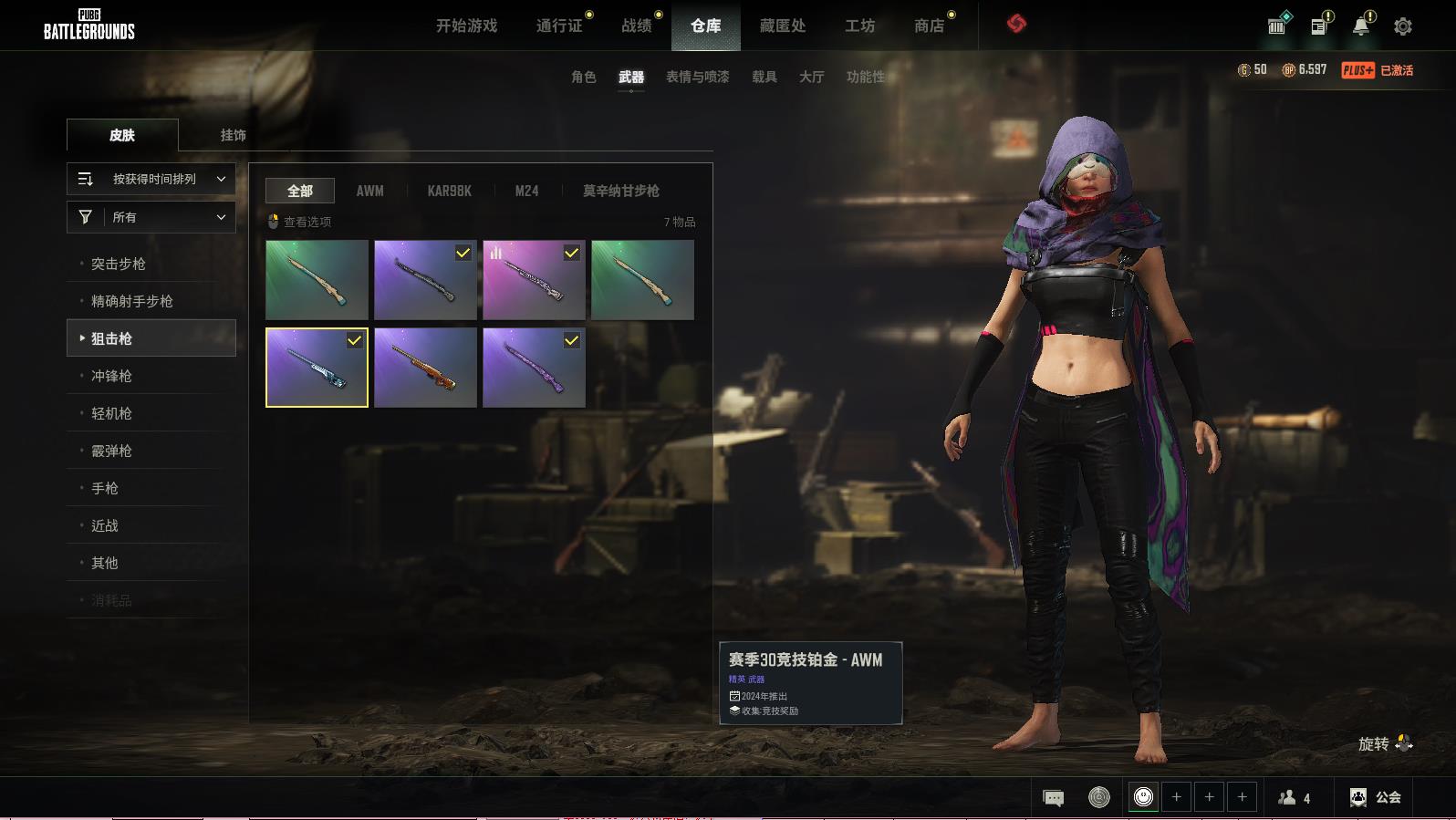Choose the 突击步枪 weapon category

[119, 264]
